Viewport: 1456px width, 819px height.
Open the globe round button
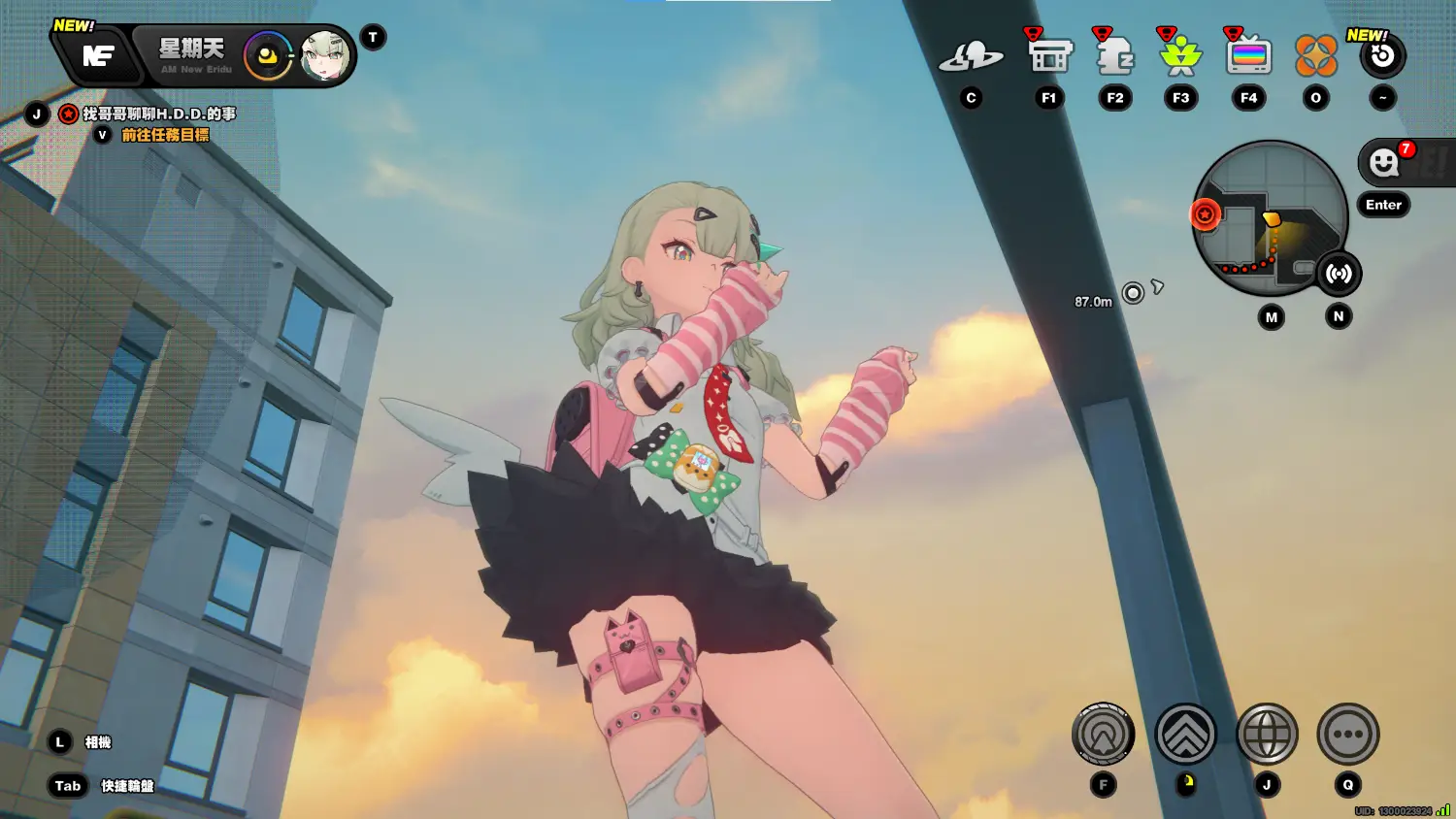click(x=1267, y=735)
